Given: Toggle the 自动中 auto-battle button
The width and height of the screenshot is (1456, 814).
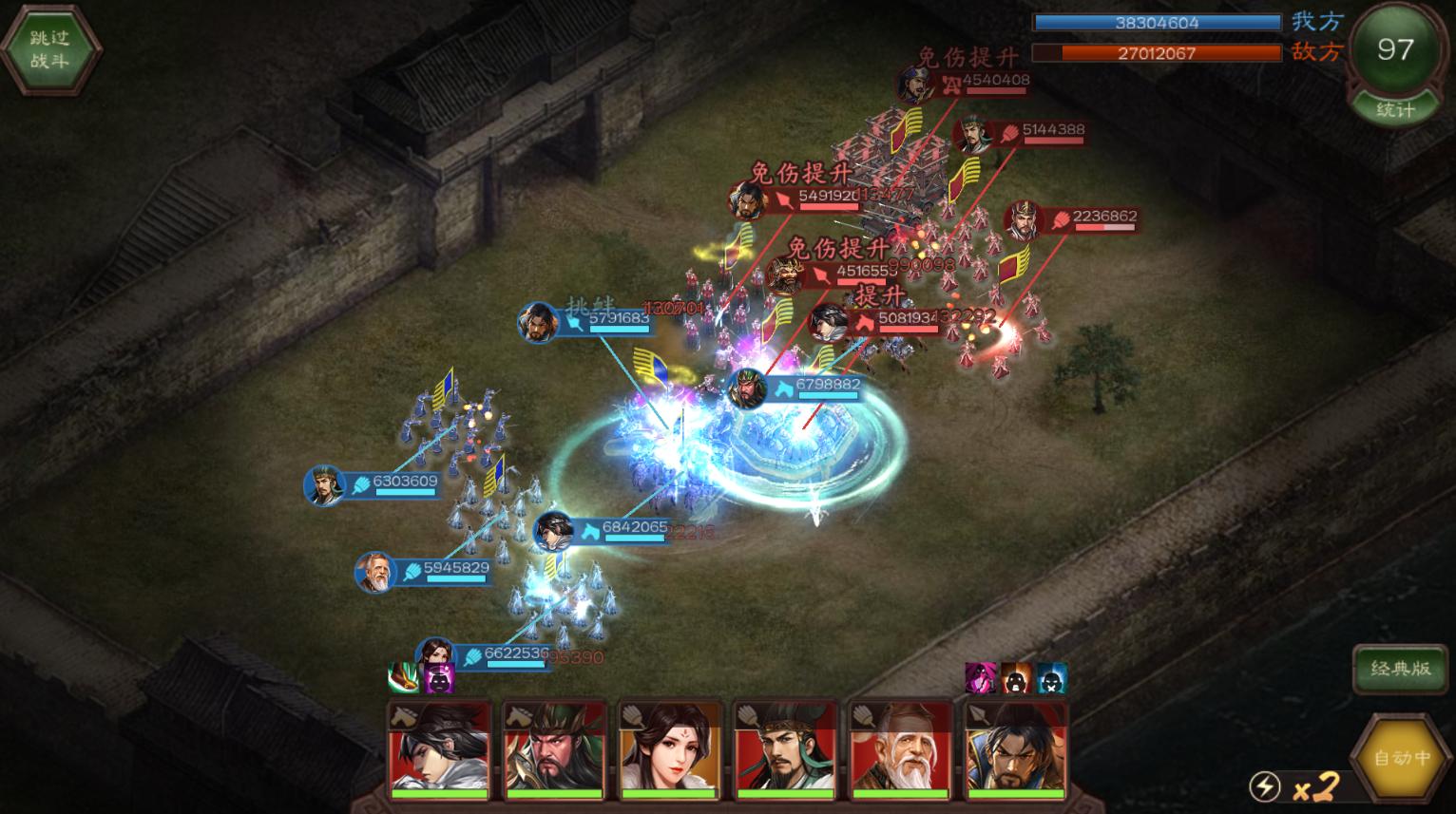Looking at the screenshot, I should tap(1403, 758).
